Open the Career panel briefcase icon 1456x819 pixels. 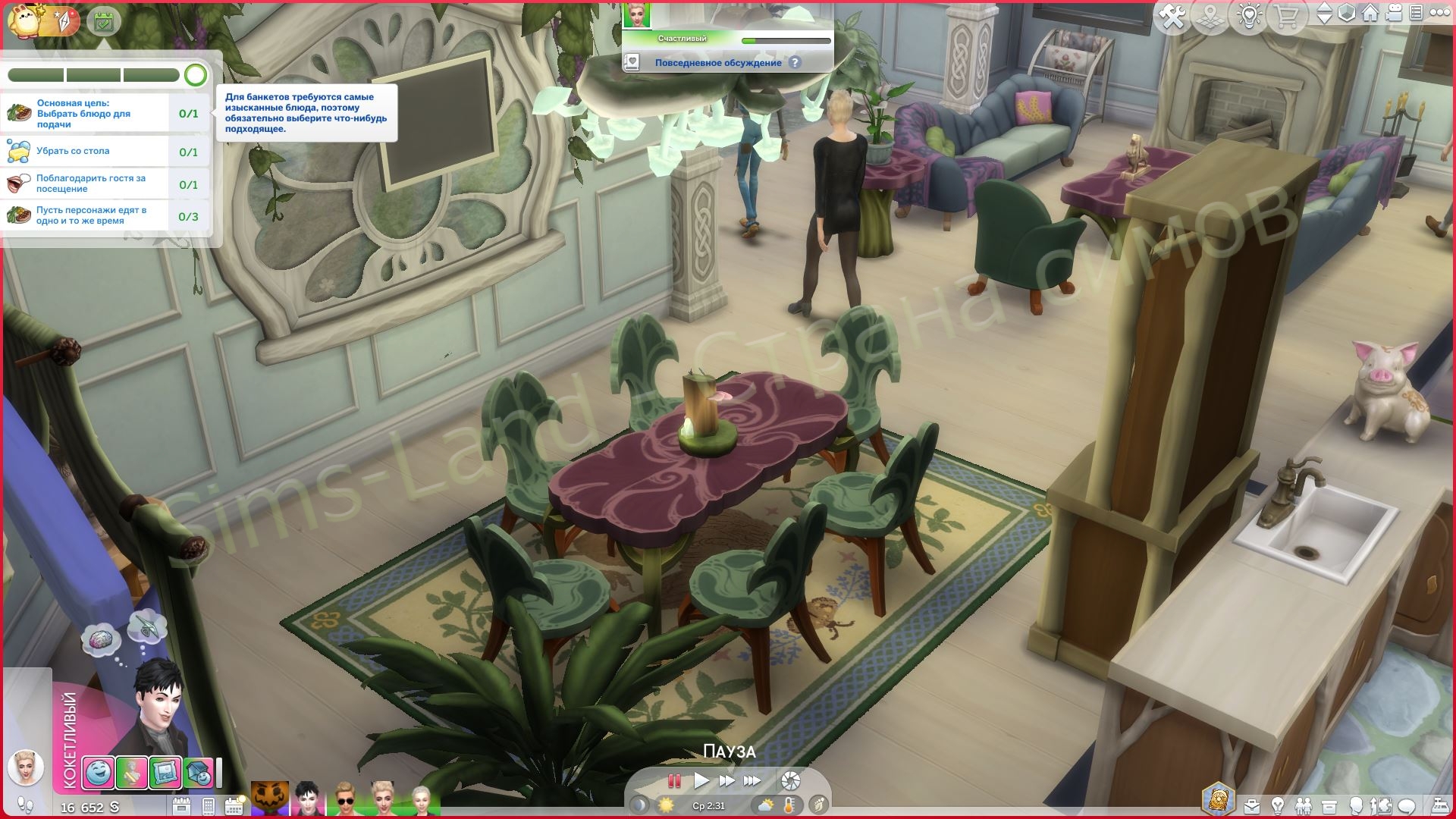(x=1251, y=805)
